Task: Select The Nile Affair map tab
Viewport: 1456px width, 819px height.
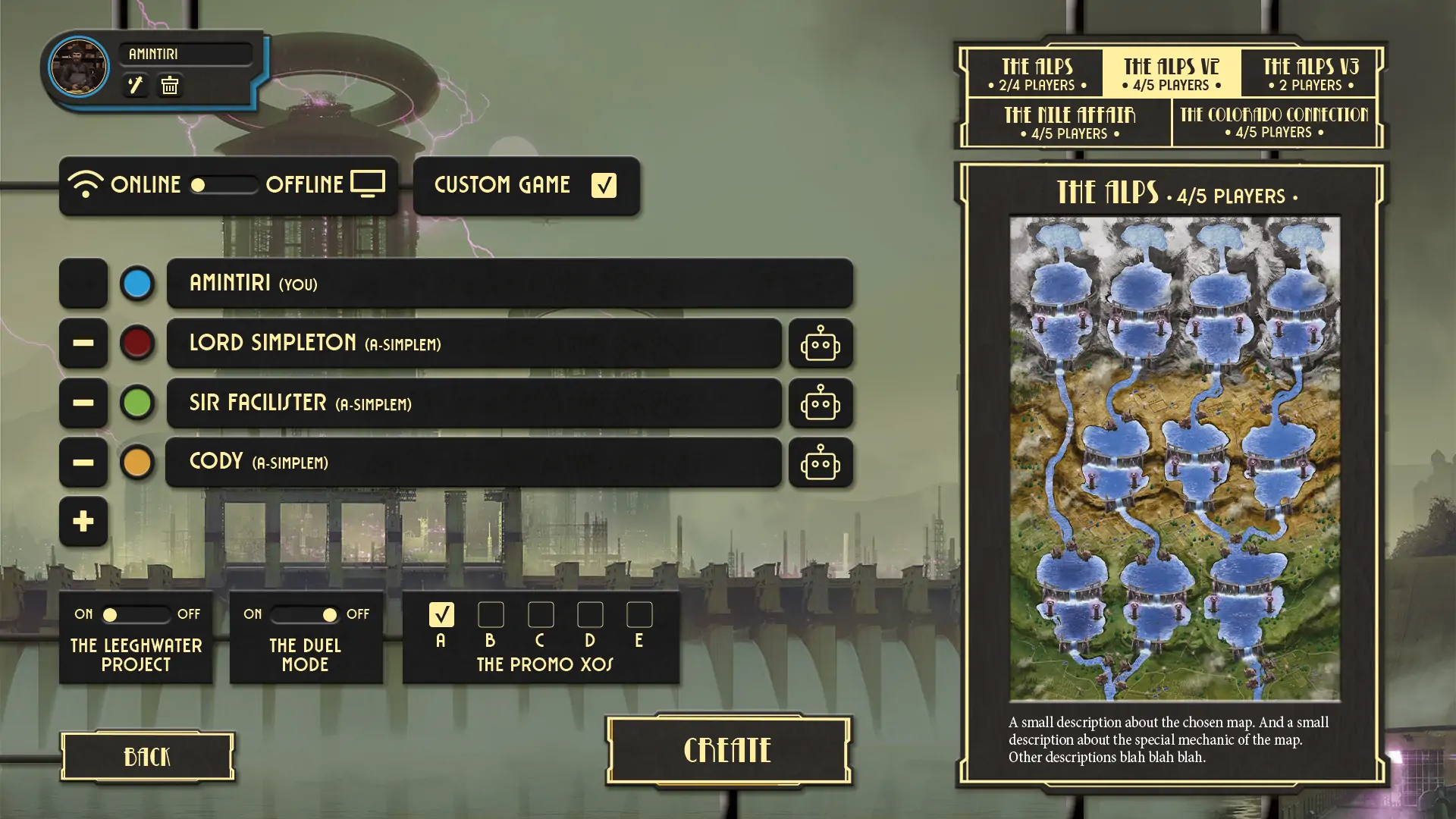Action: 1069,123
